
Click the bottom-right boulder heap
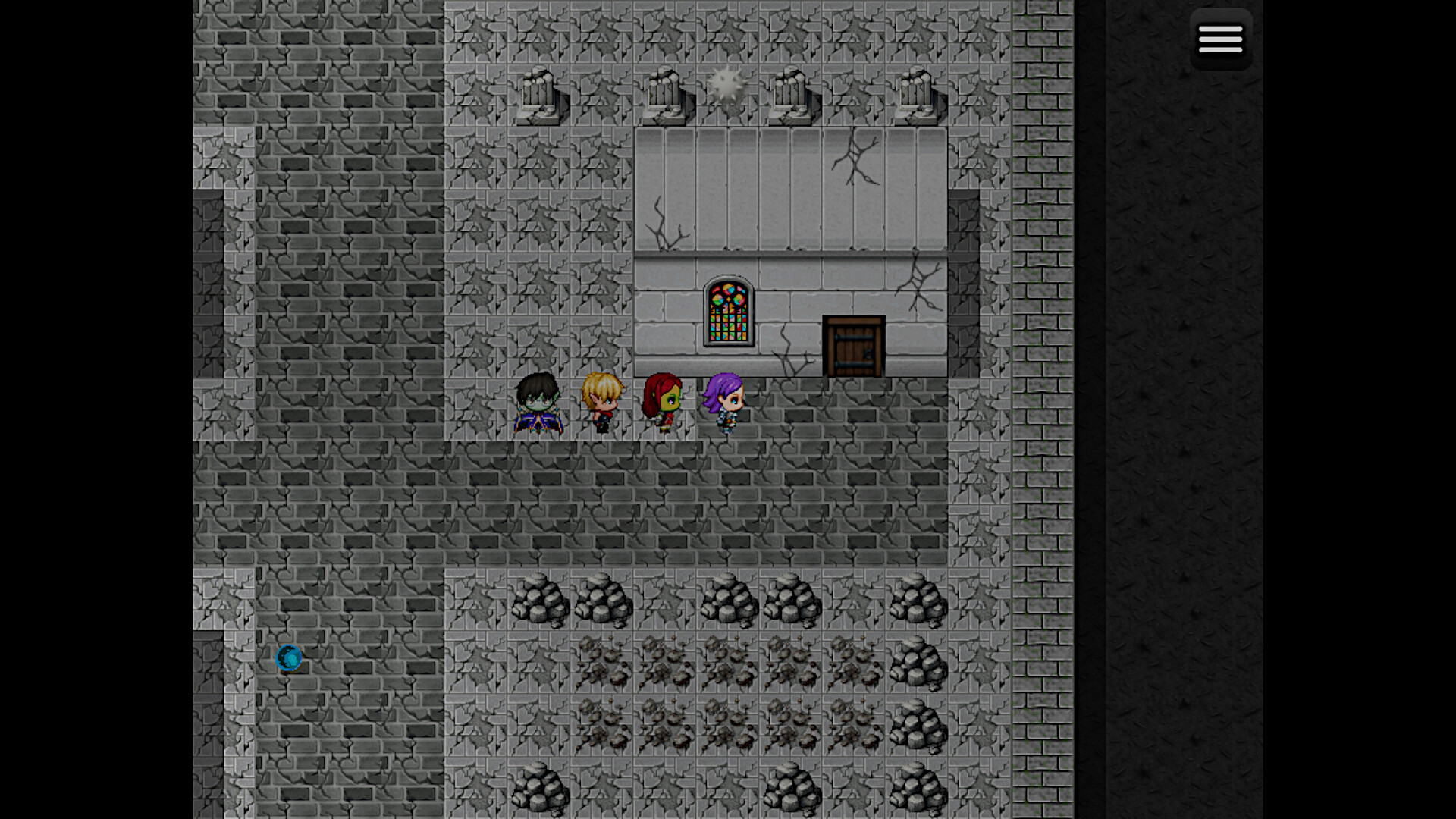[918, 789]
